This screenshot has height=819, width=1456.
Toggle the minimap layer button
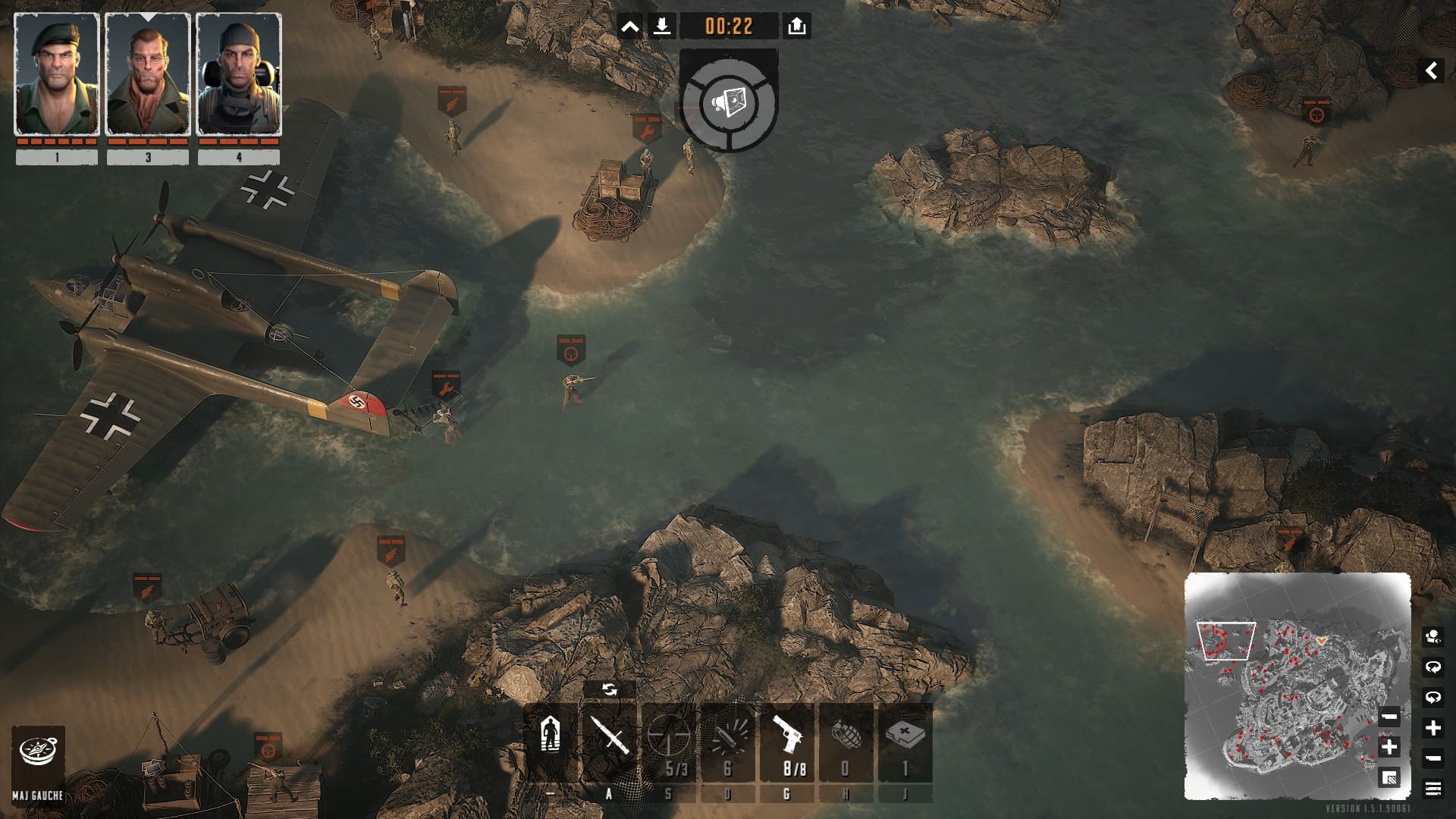(x=1389, y=778)
